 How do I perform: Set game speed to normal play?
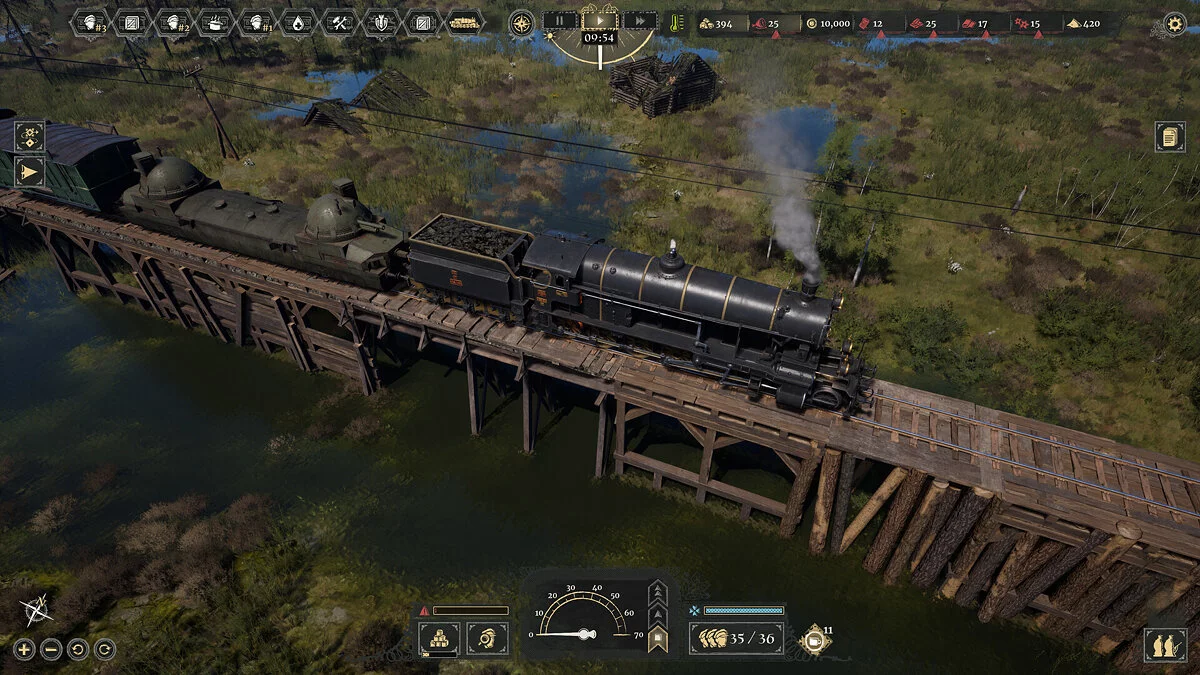[600, 20]
